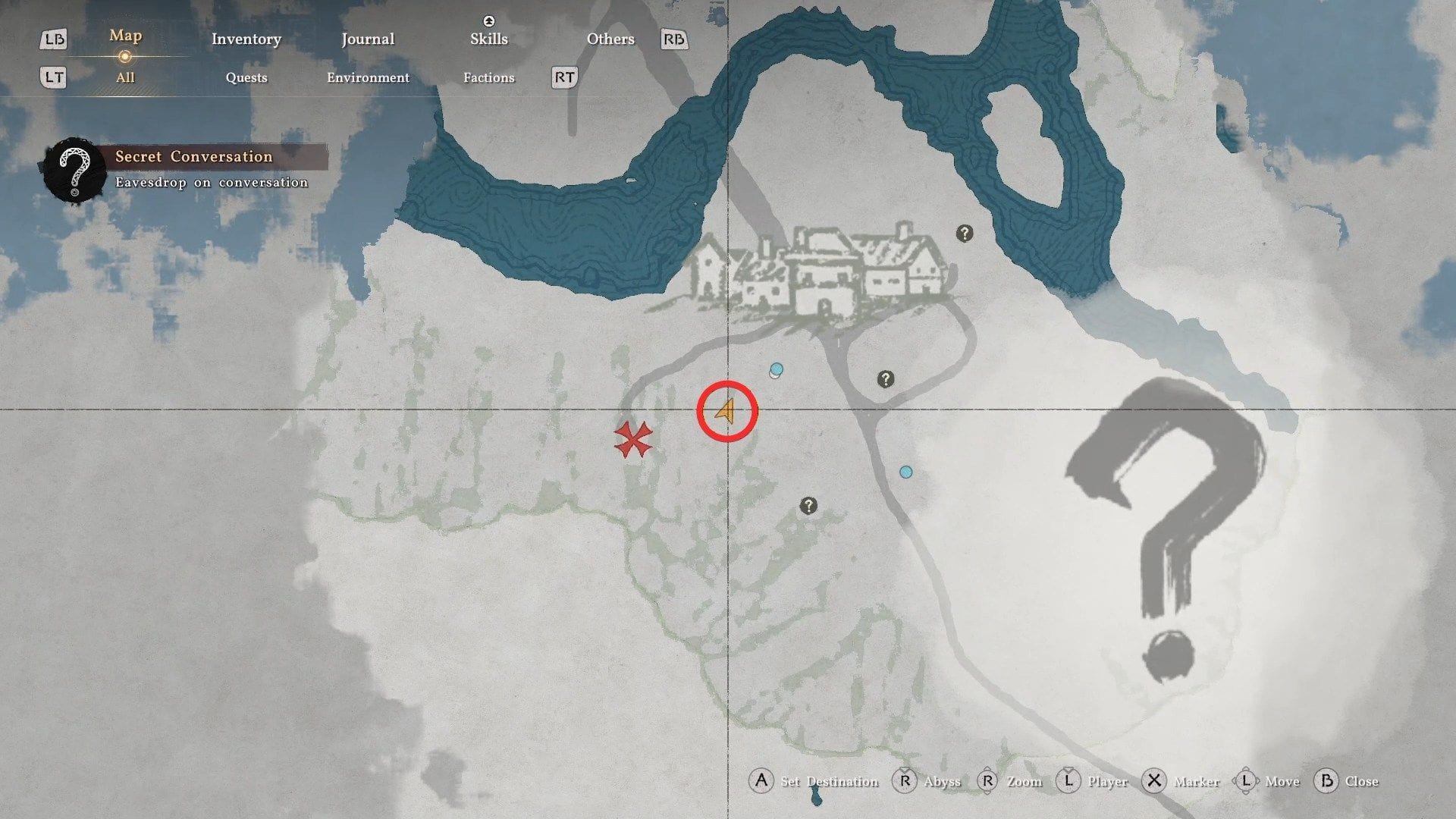Screen dimensions: 1456x819
Task: Switch to the Factions map filter
Action: tap(488, 77)
